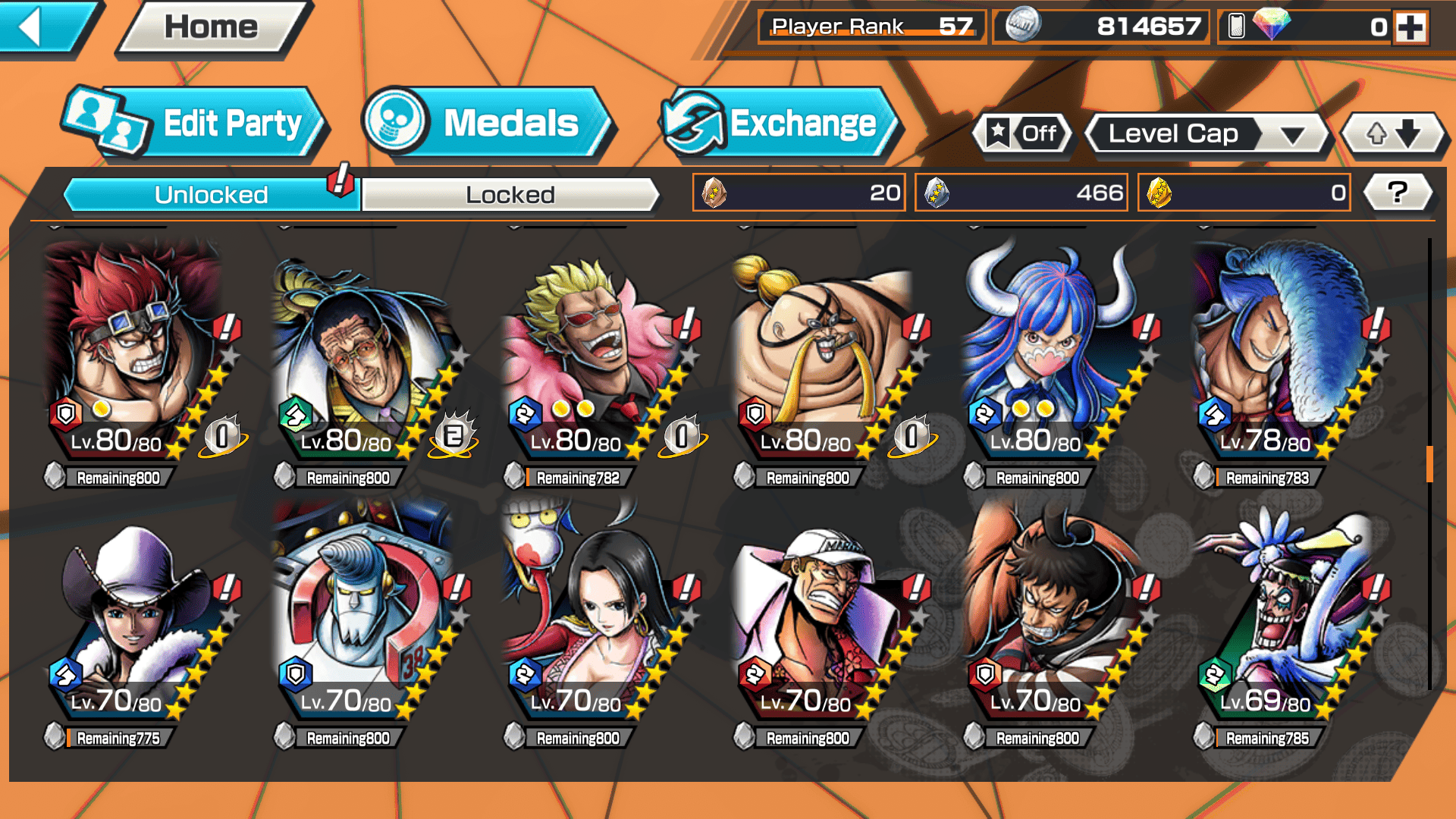Viewport: 1456px width, 819px height.
Task: Open the question mark help button
Action: click(x=1397, y=193)
